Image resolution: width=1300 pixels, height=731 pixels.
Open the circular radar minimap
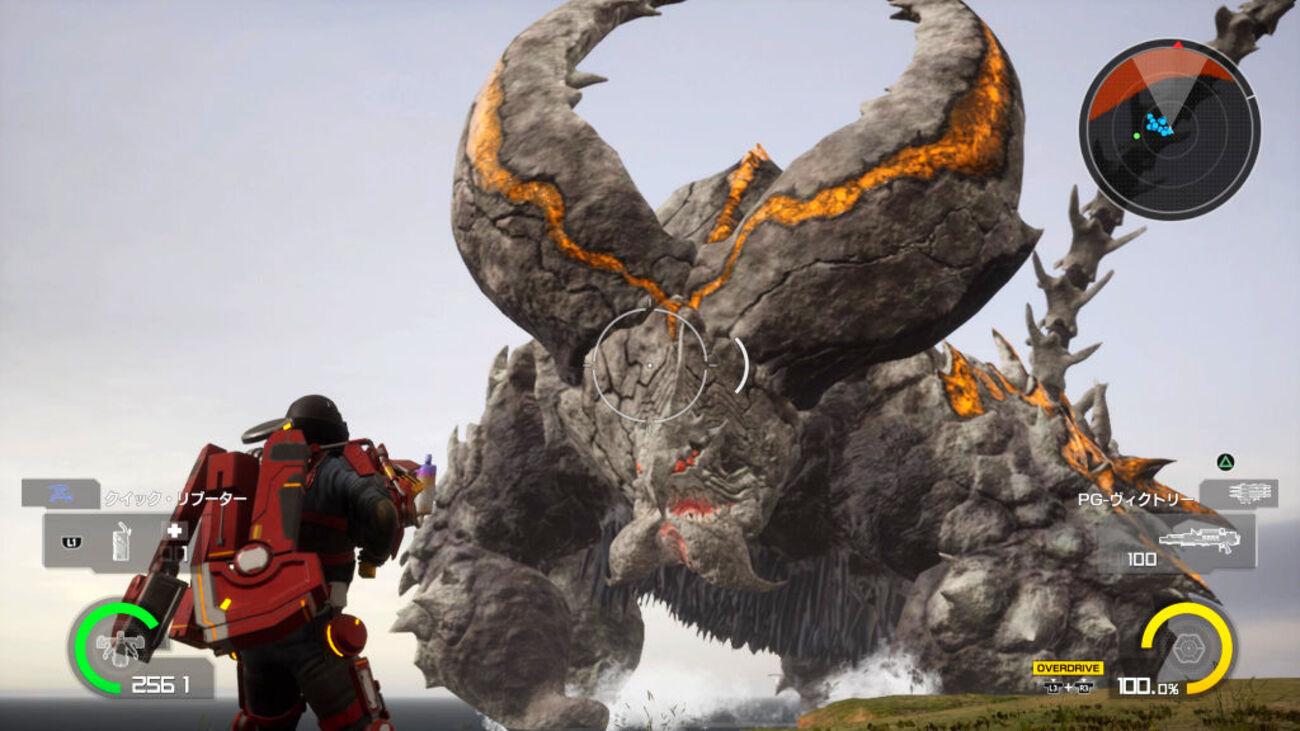coord(1169,128)
